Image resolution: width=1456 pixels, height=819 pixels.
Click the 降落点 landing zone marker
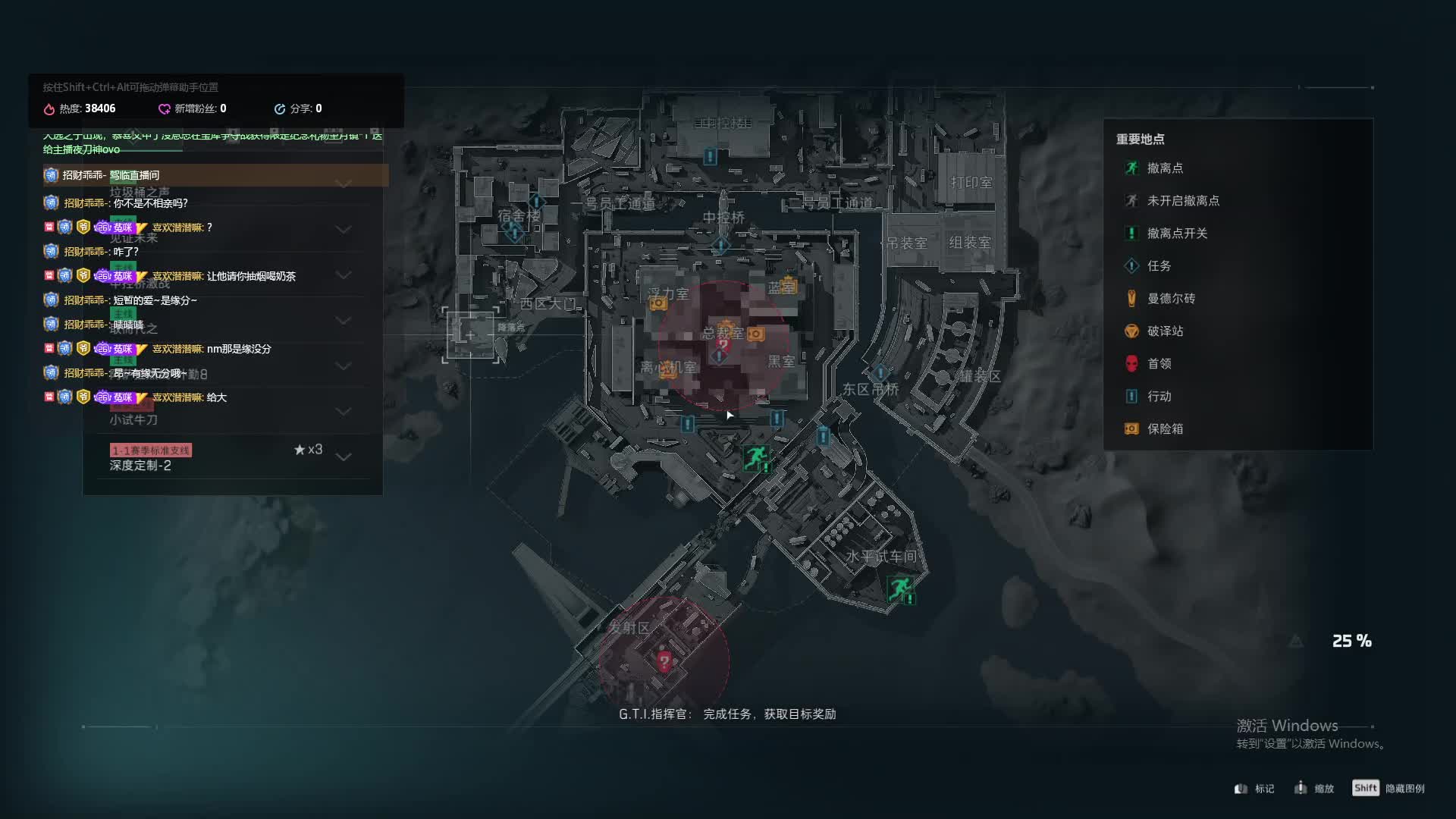coord(471,334)
